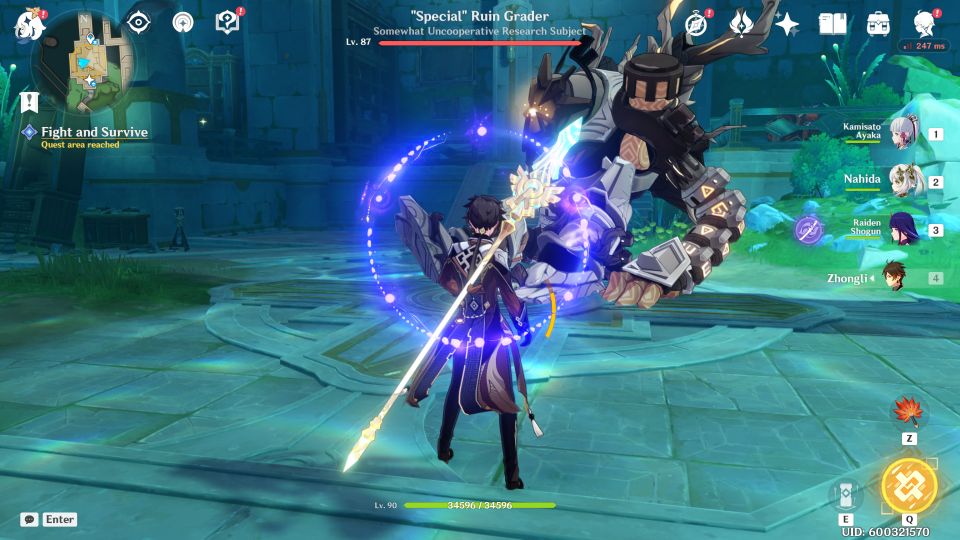
Task: Open the Wish star icon
Action: coord(787,24)
